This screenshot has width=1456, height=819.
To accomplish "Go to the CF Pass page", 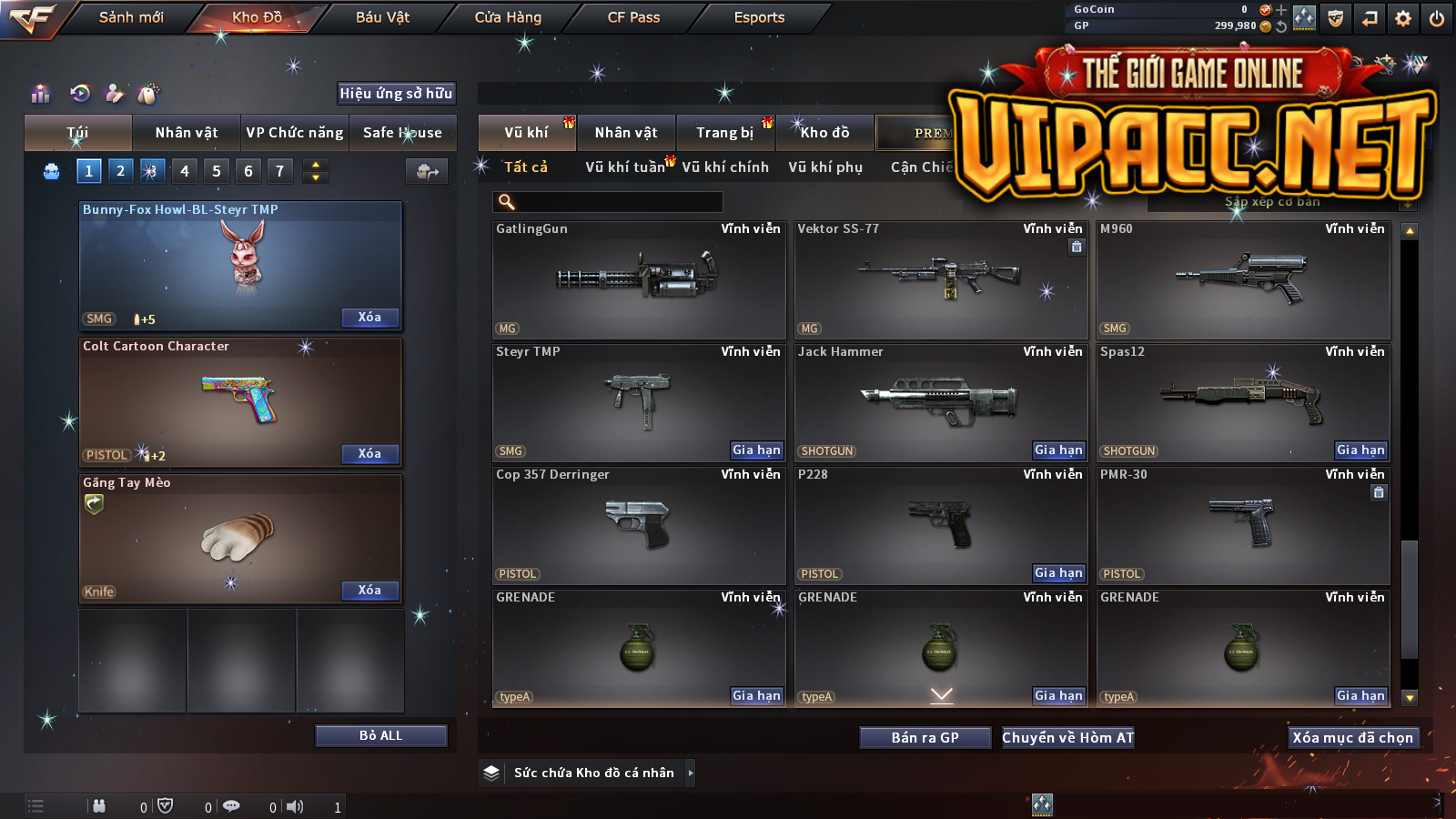I will tap(633, 17).
